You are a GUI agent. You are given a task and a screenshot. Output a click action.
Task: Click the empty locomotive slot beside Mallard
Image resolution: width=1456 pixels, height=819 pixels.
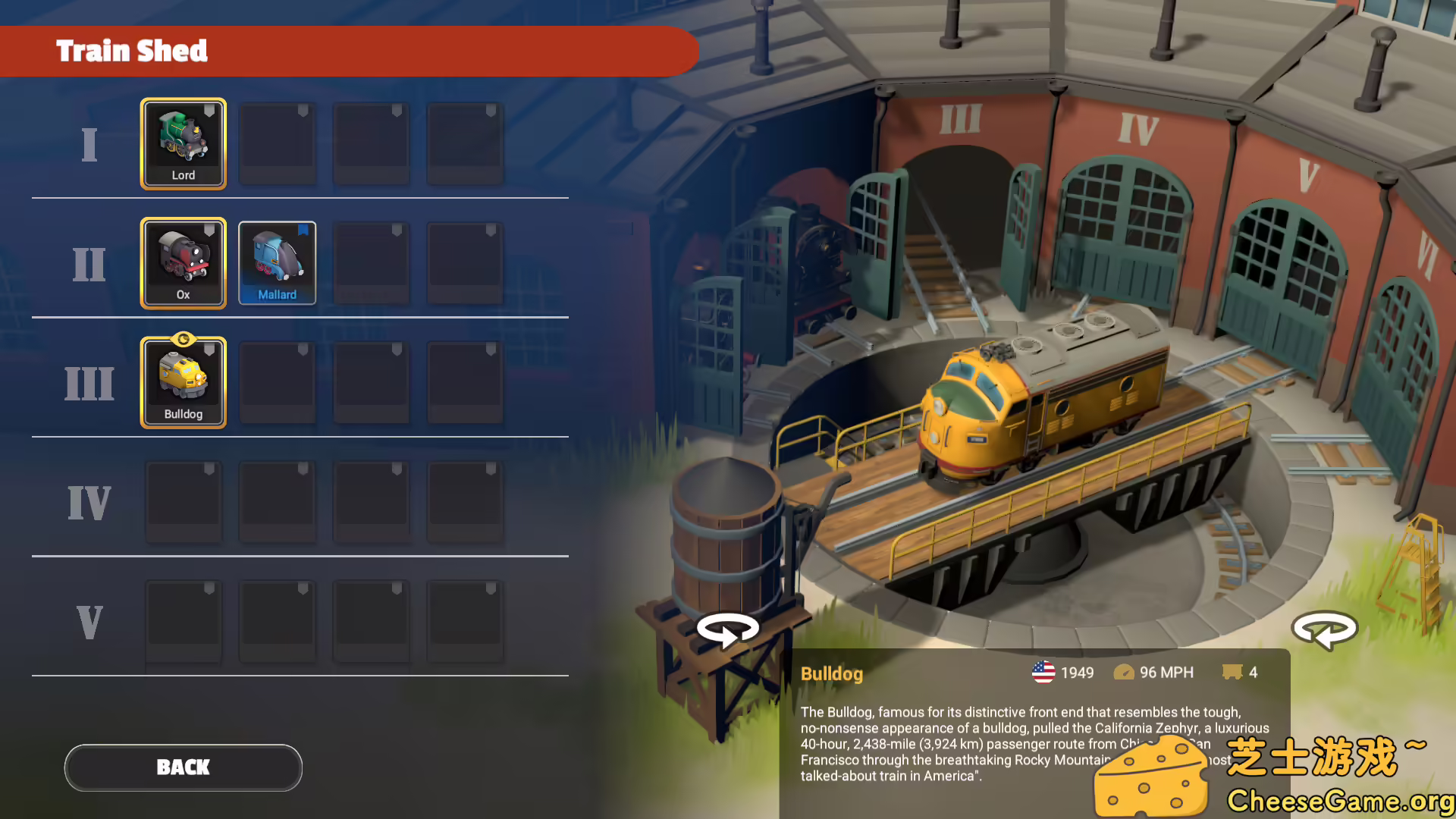(x=372, y=262)
